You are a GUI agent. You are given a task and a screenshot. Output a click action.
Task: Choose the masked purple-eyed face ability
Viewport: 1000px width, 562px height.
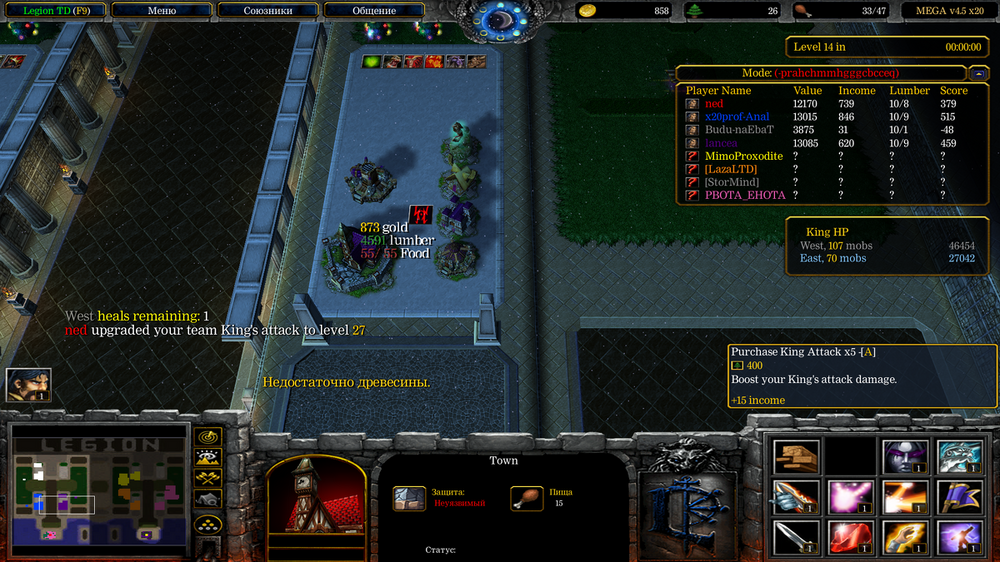tap(904, 457)
